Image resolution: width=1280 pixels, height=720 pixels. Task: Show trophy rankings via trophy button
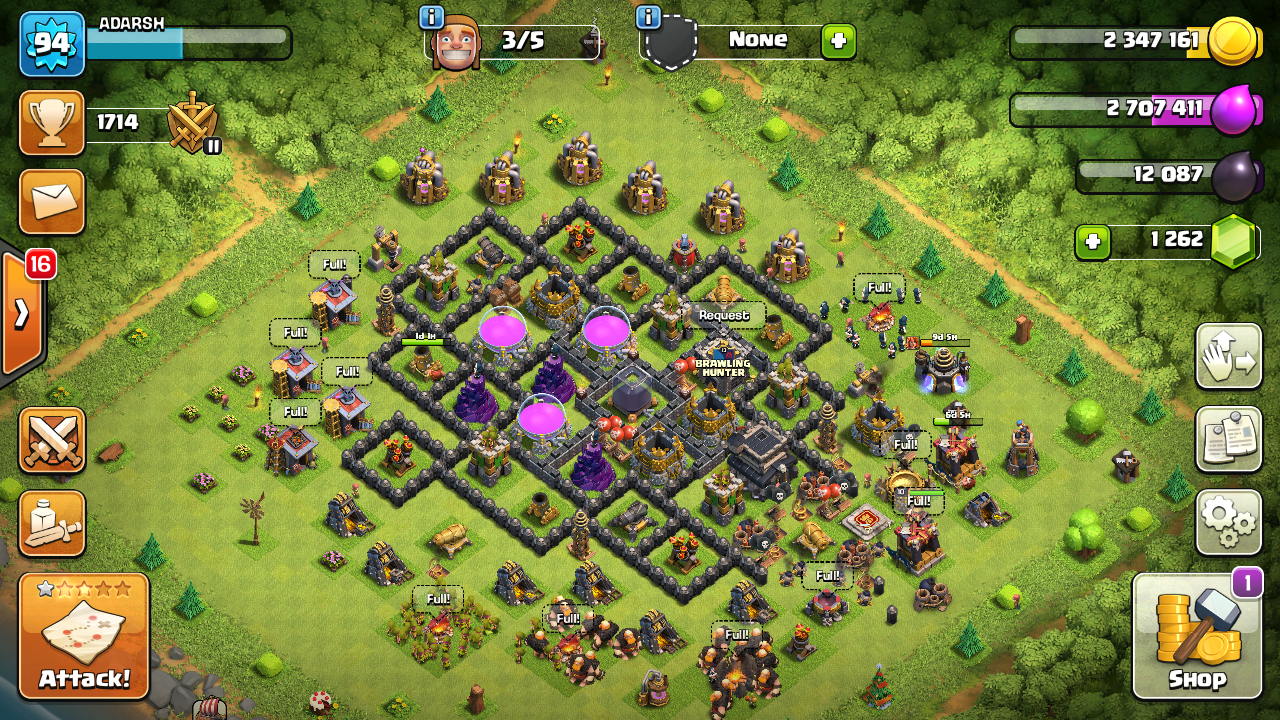[x=52, y=123]
